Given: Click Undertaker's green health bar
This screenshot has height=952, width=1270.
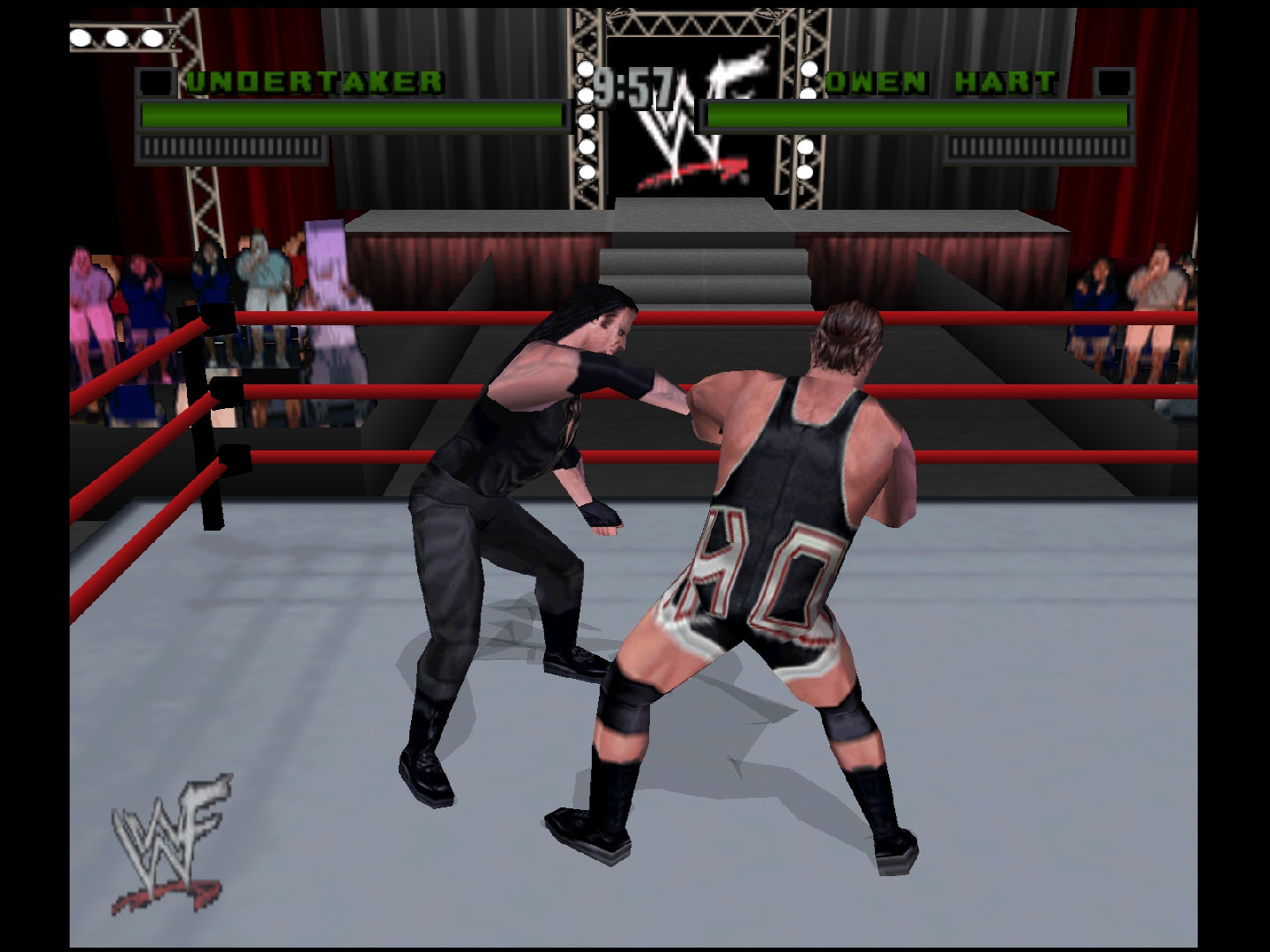Looking at the screenshot, I should pyautogui.click(x=353, y=113).
